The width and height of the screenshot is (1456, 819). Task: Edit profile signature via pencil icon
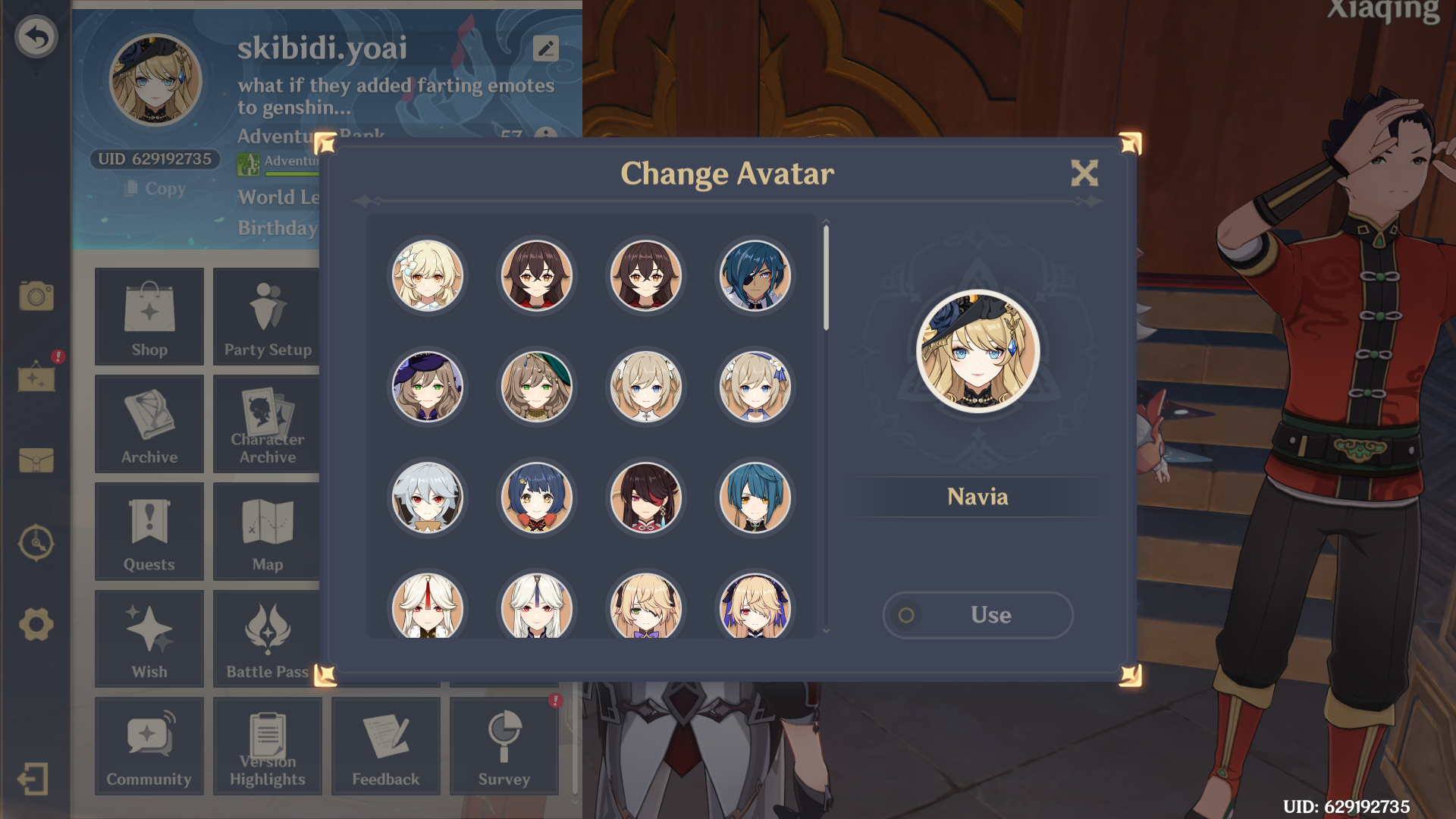(x=548, y=49)
